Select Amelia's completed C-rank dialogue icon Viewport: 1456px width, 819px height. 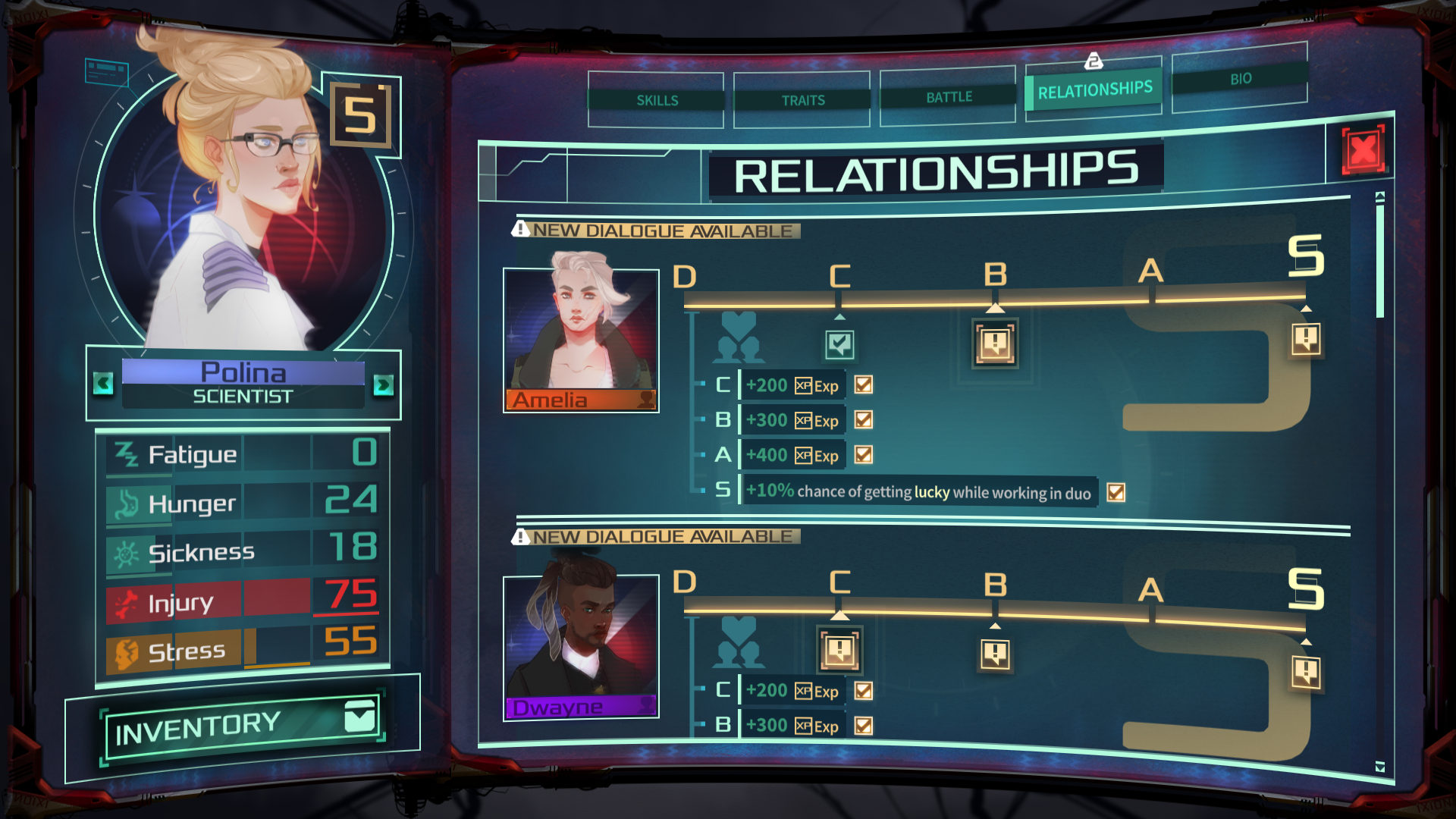click(x=839, y=345)
